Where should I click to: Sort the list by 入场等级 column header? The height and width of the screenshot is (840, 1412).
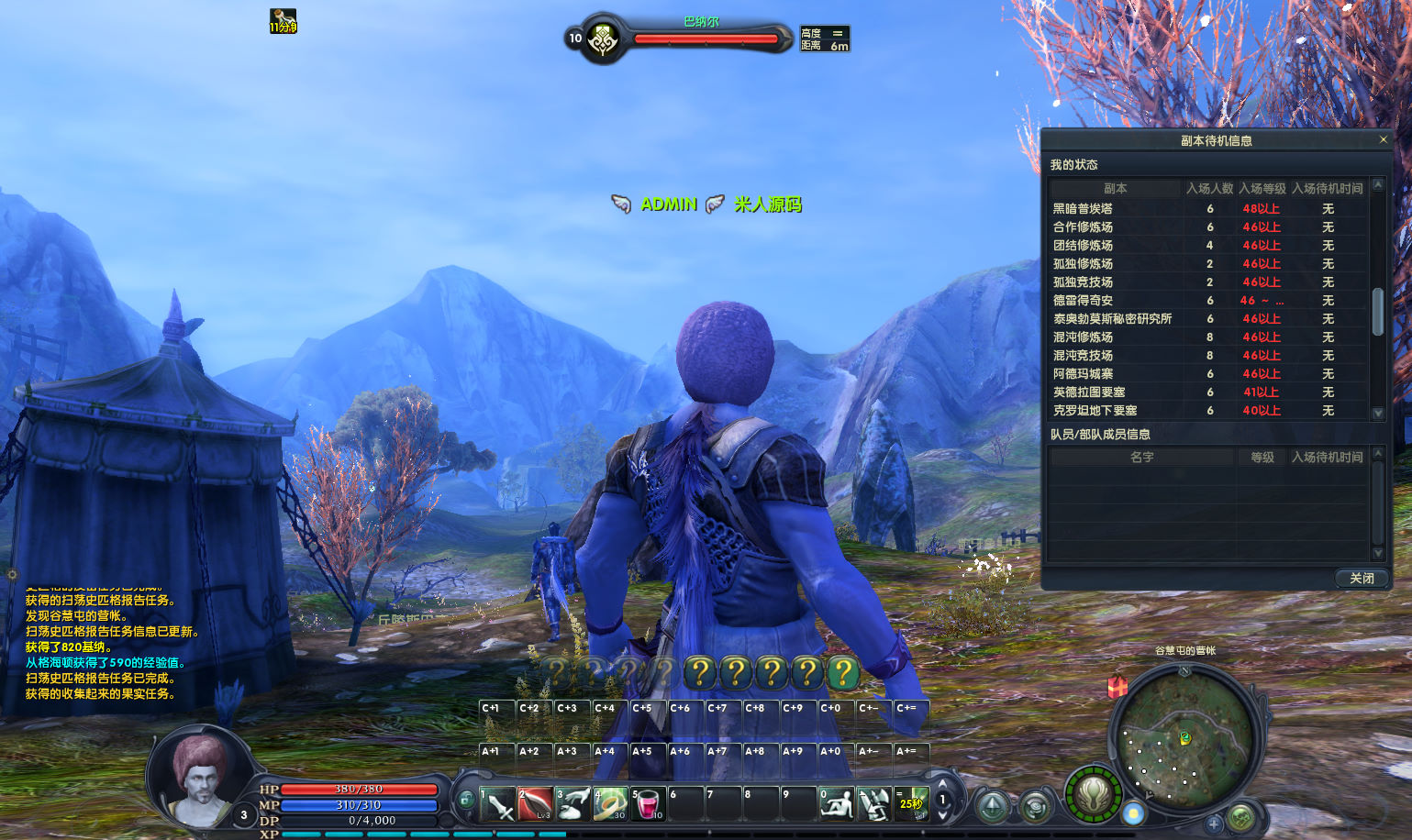tap(1262, 188)
